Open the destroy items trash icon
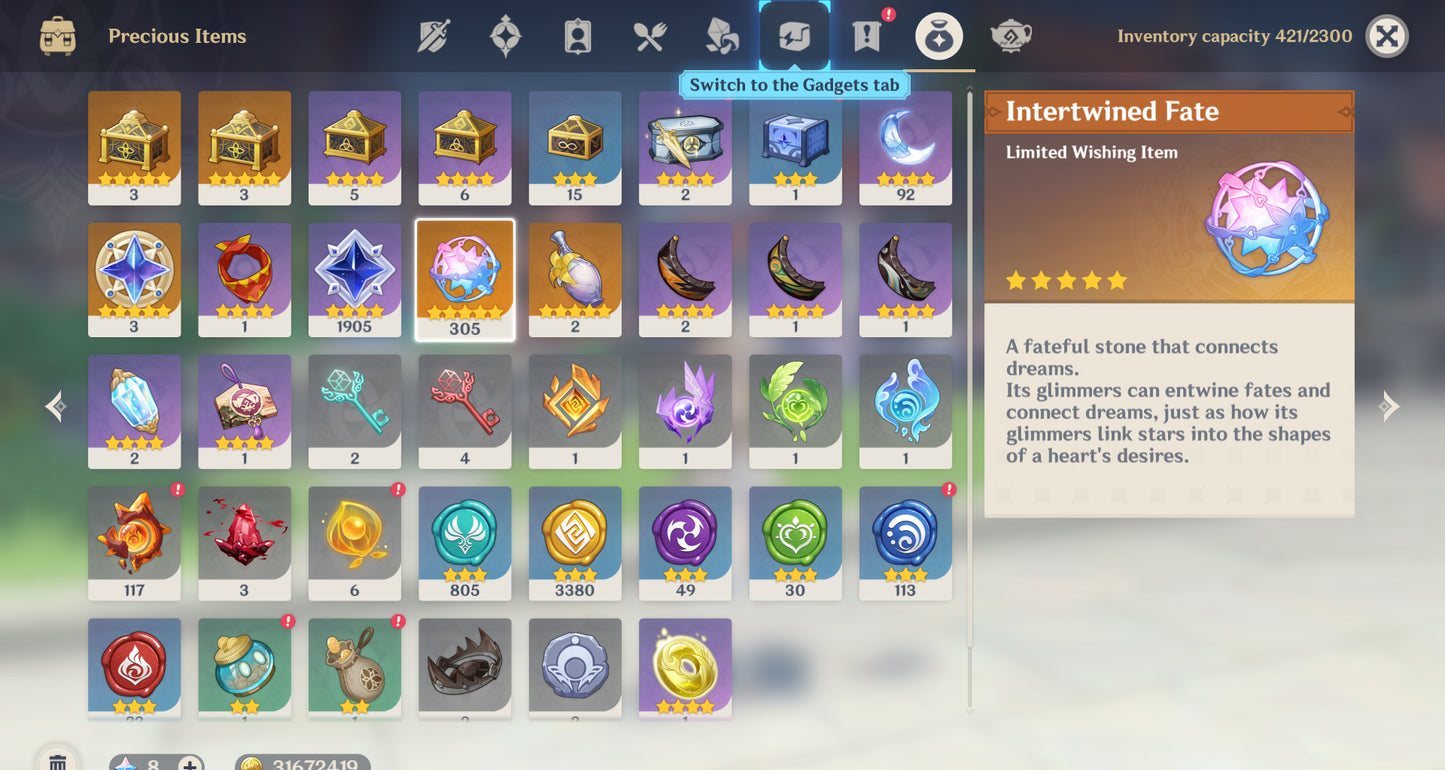The image size is (1445, 770). click(x=57, y=760)
